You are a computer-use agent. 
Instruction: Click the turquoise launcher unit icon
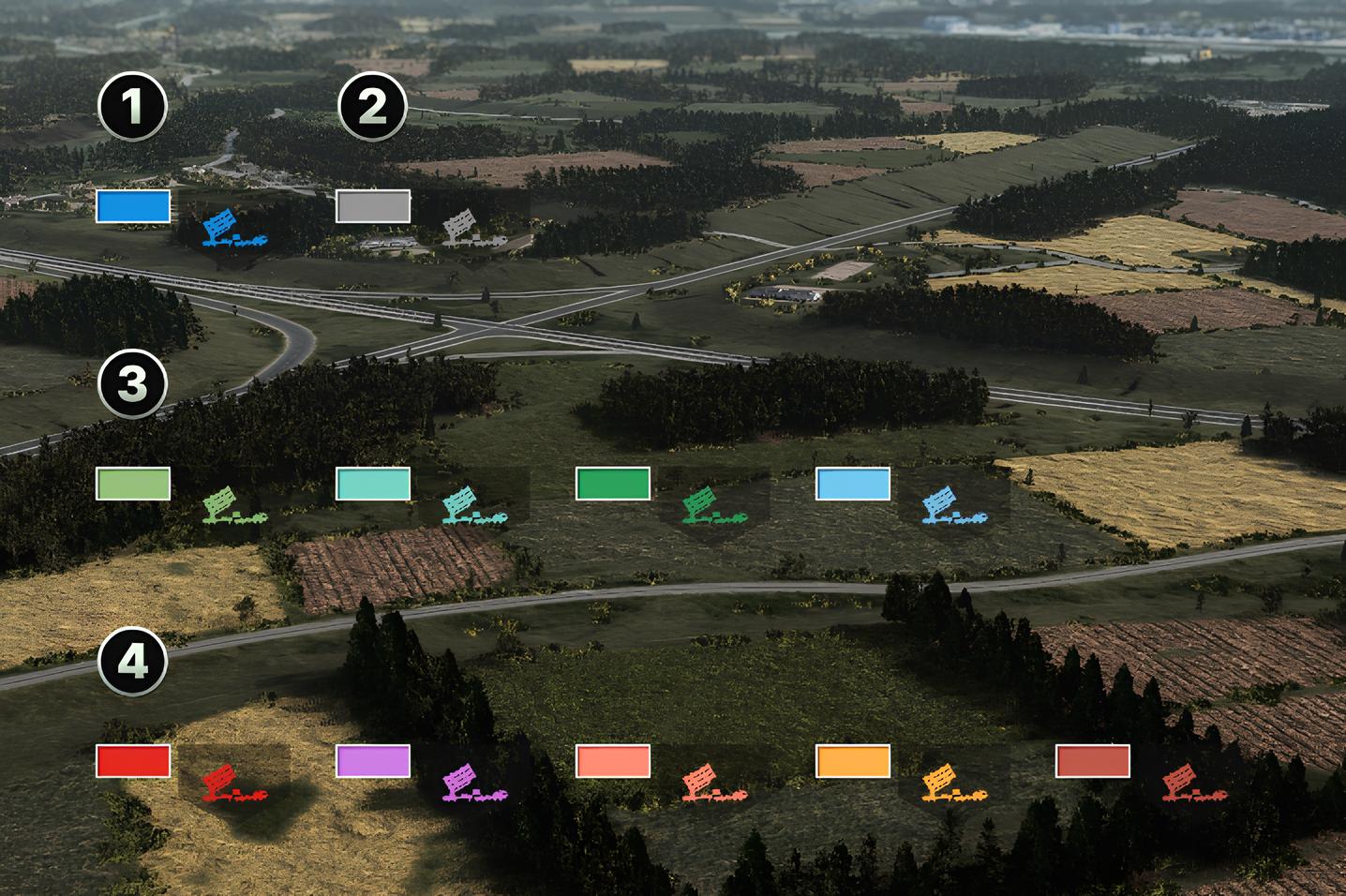tap(473, 505)
